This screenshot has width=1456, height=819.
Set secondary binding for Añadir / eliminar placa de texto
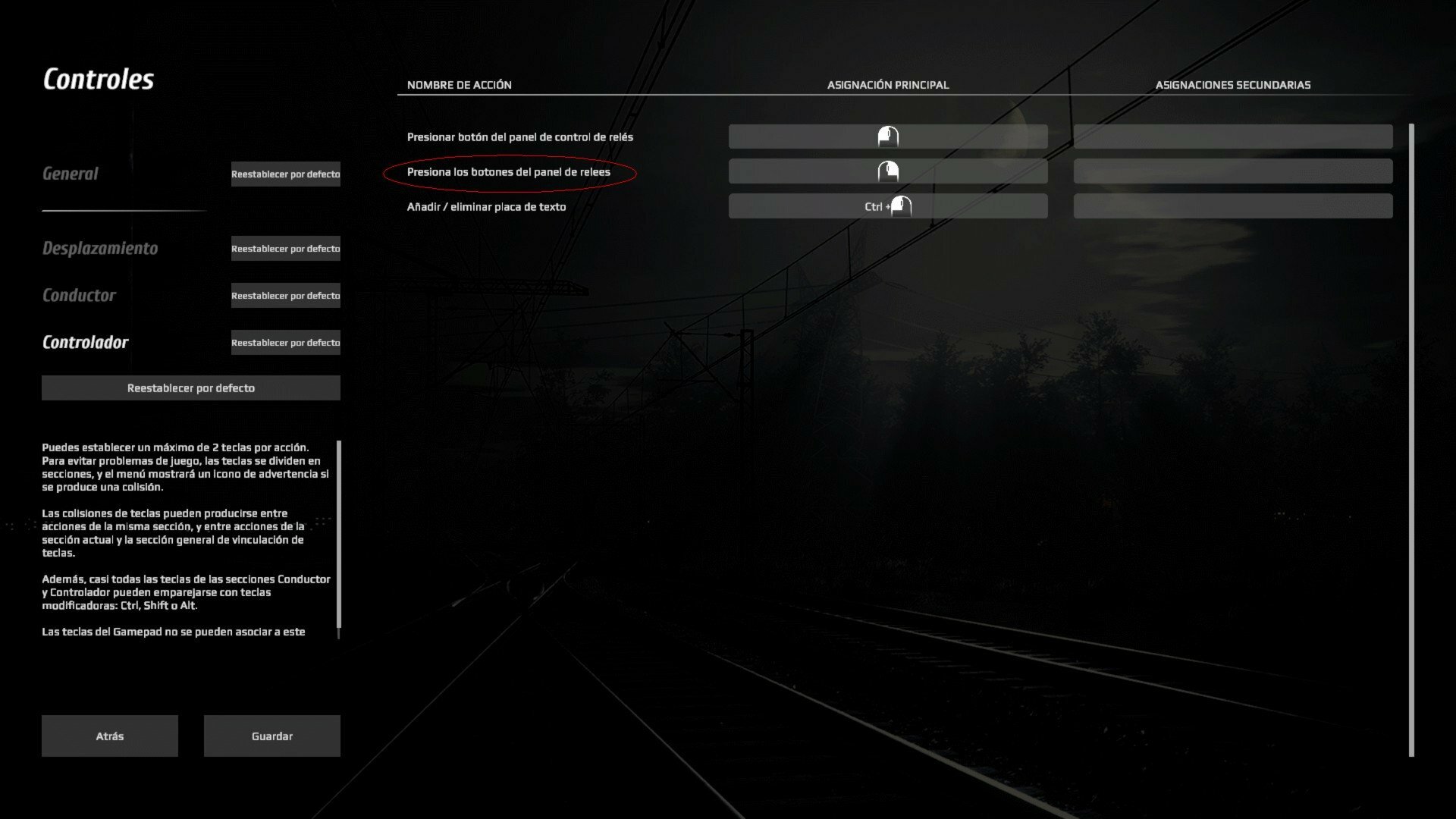(x=1232, y=206)
